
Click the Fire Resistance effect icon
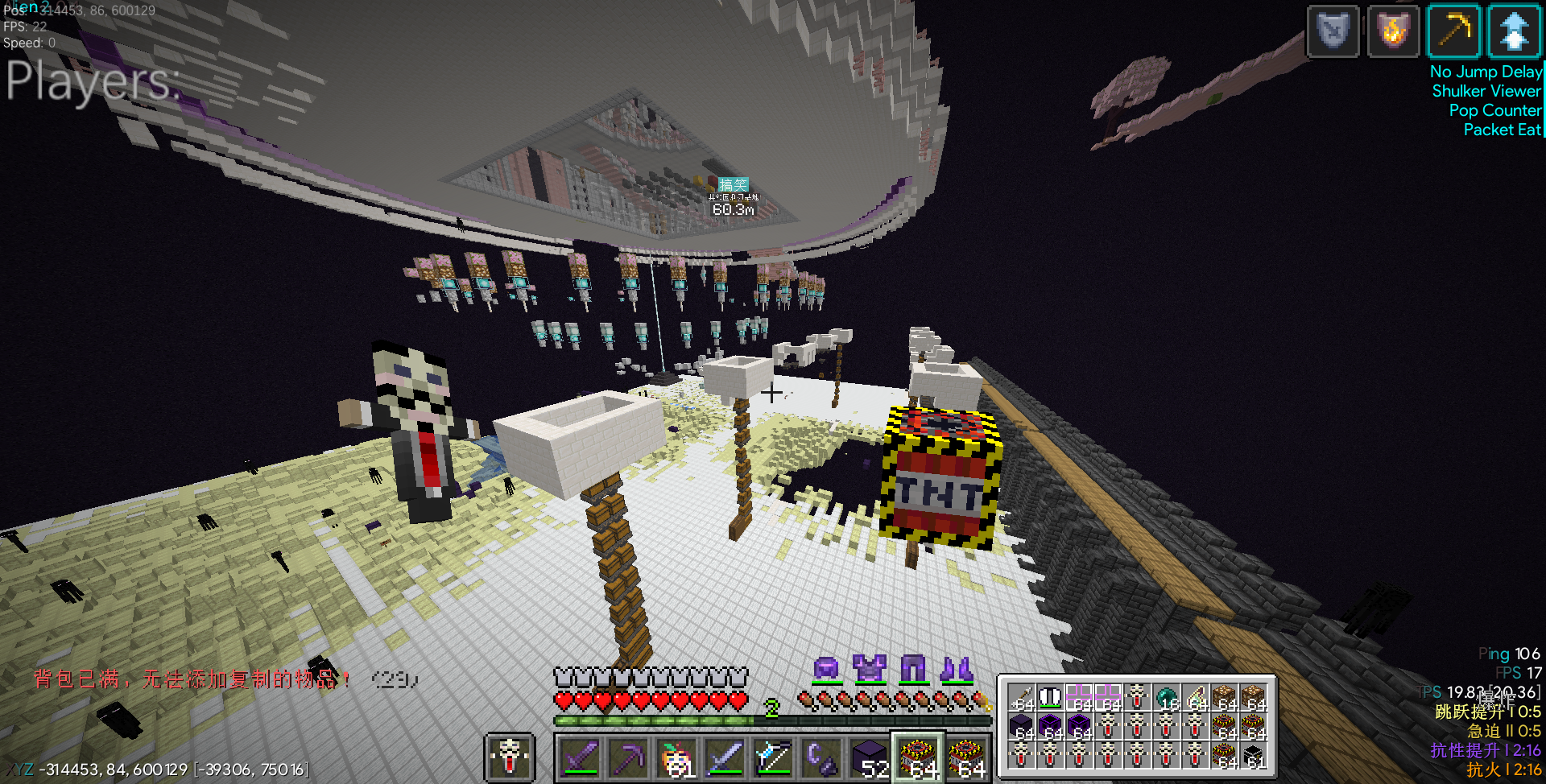[x=1394, y=32]
